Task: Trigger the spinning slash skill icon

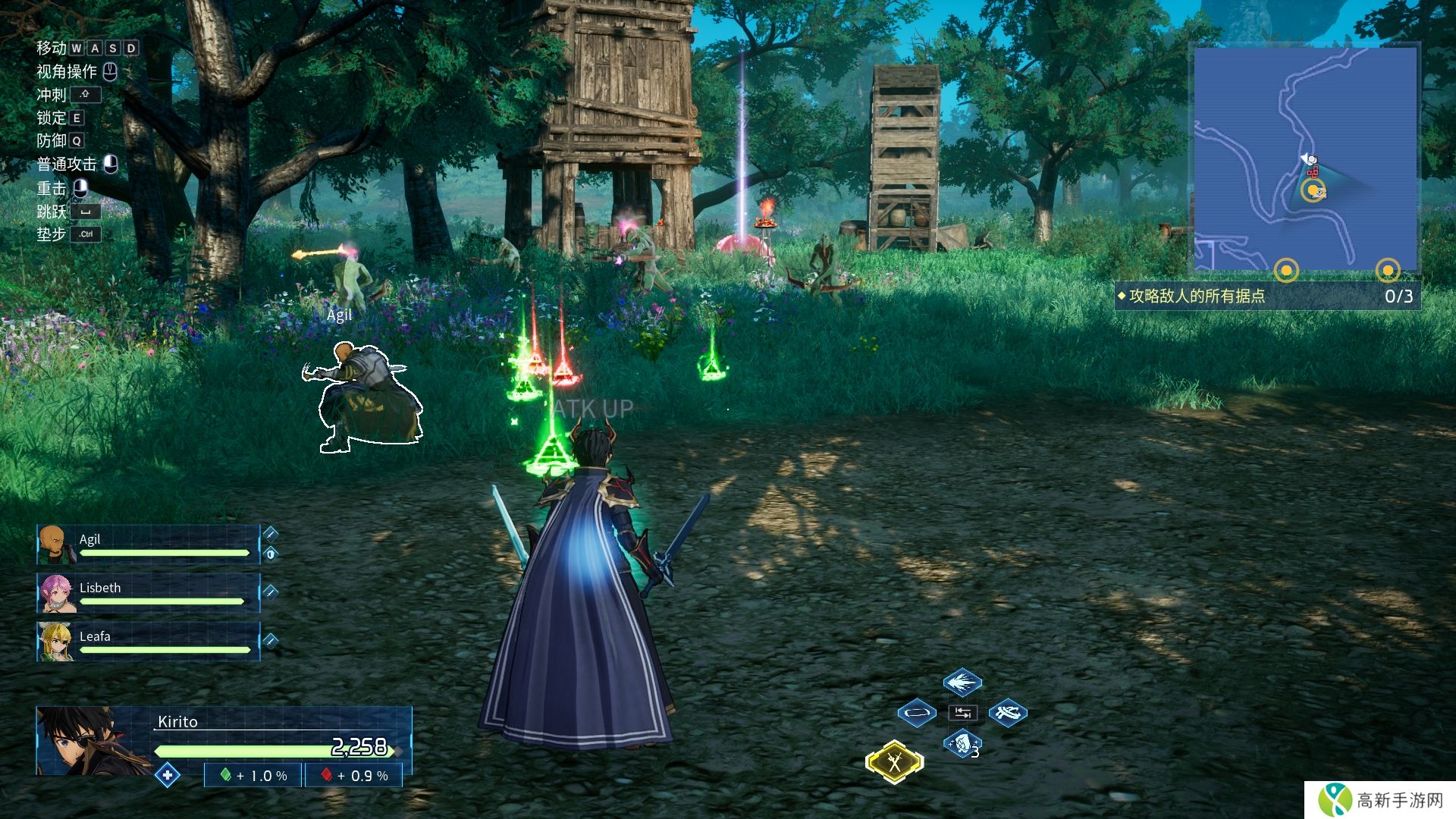Action: pyautogui.click(x=1008, y=713)
